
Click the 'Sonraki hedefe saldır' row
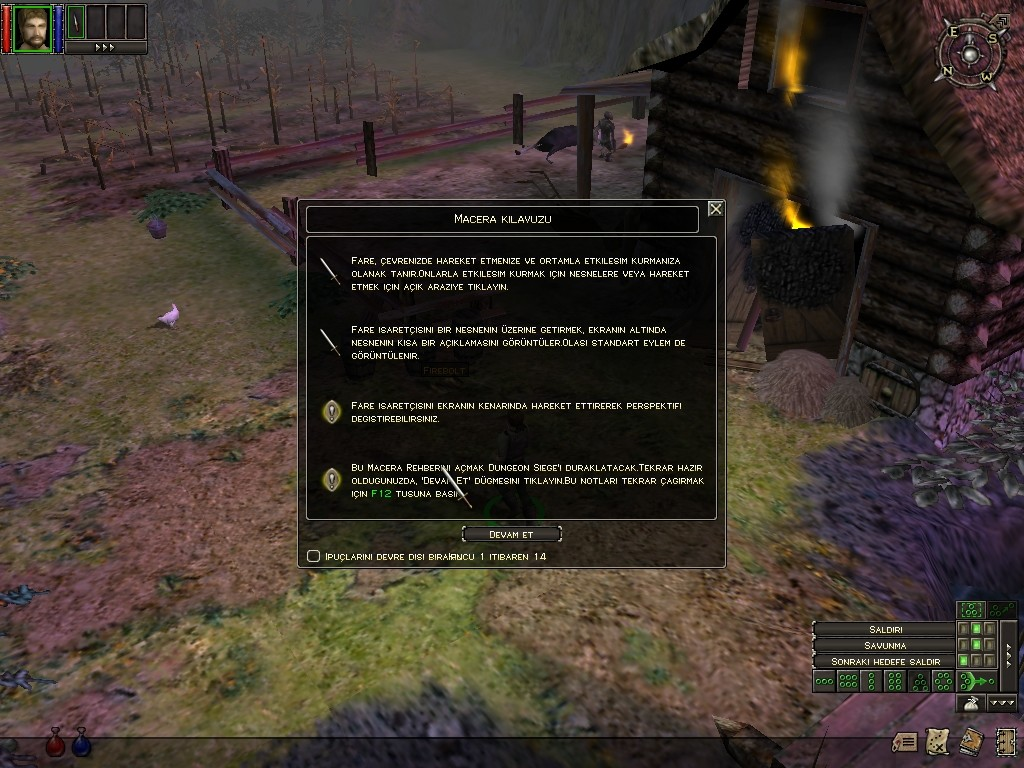click(884, 662)
